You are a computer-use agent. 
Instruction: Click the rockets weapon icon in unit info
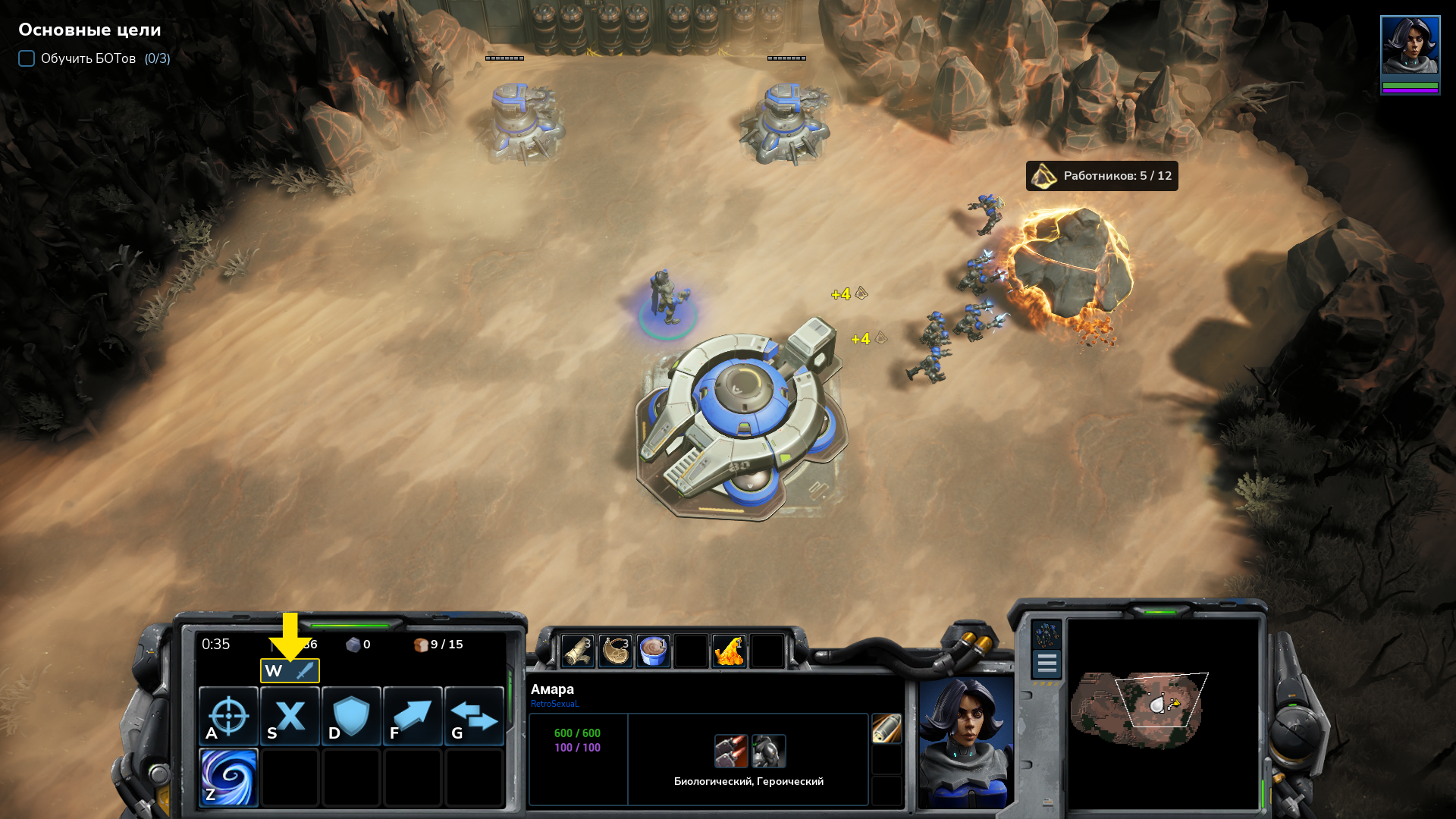731,751
